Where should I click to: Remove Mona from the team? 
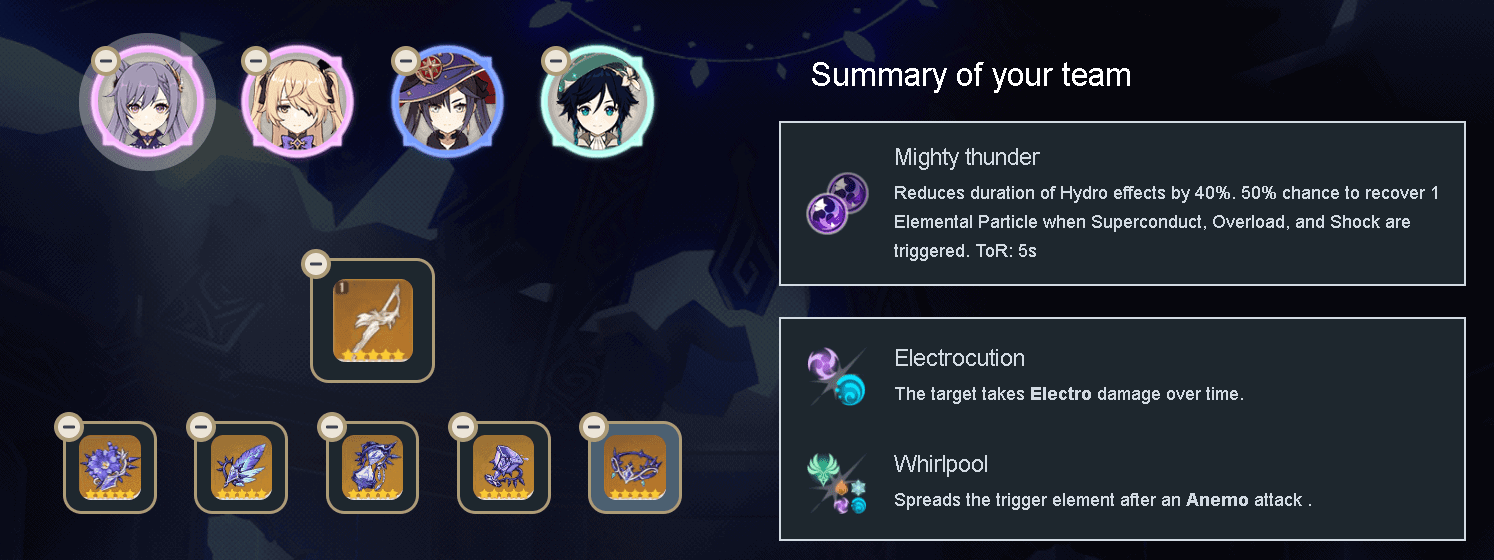405,60
